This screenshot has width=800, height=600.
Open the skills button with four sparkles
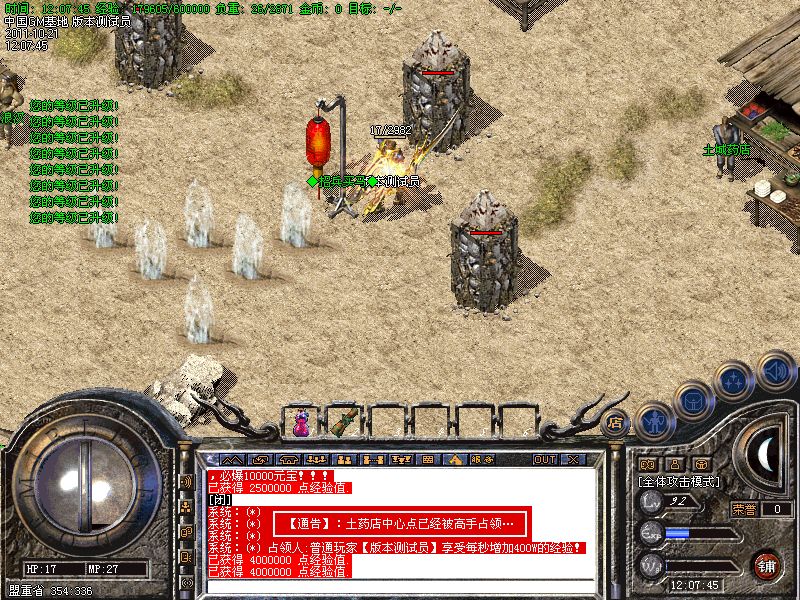tap(735, 379)
